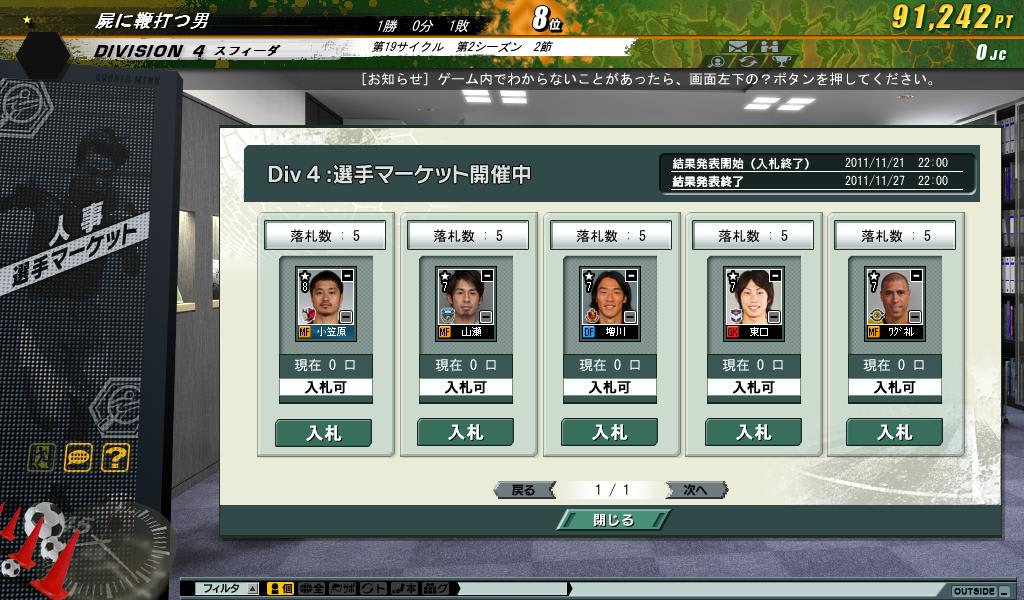Toggle the OUTSIDE button in bottom bar

point(974,590)
